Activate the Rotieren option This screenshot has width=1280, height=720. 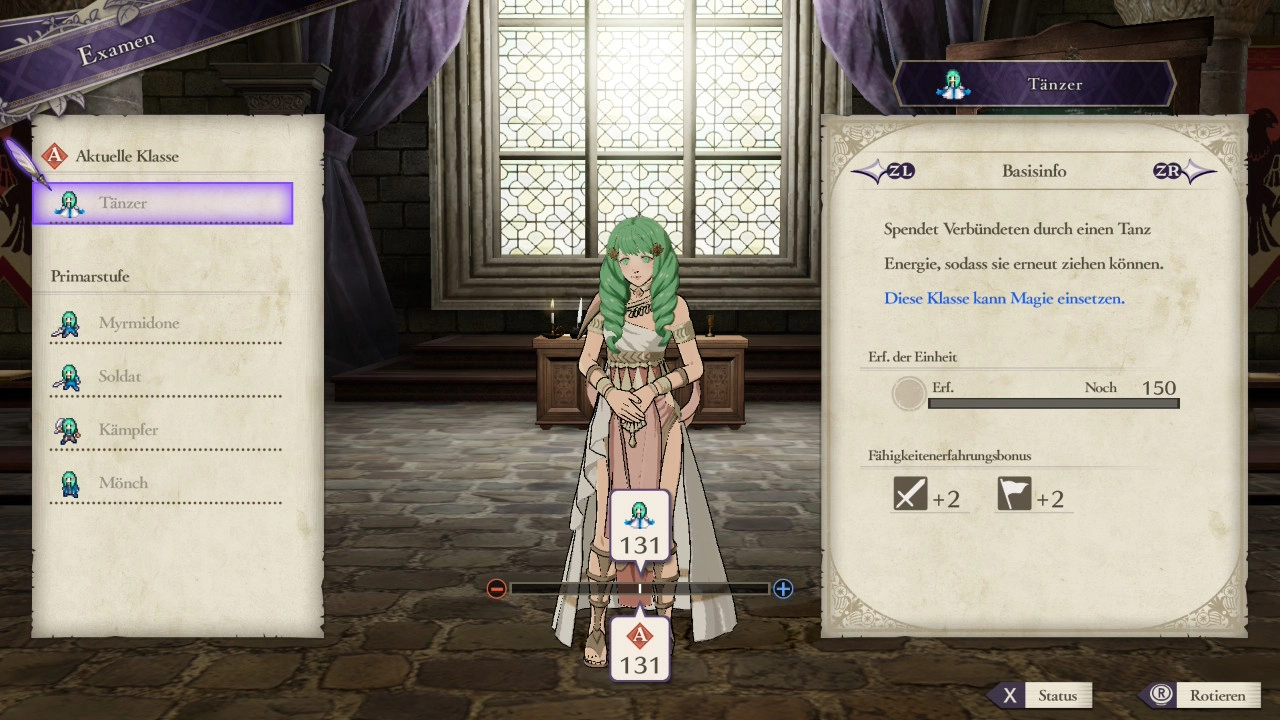[1201, 696]
